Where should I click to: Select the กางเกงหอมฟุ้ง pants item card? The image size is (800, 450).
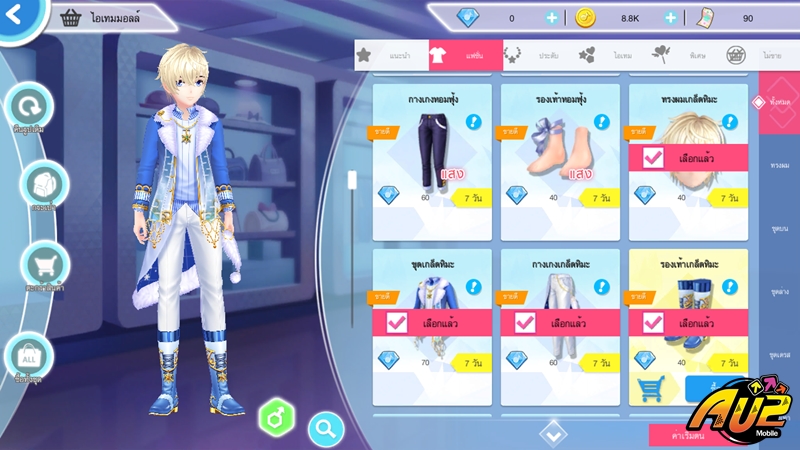tap(432, 160)
